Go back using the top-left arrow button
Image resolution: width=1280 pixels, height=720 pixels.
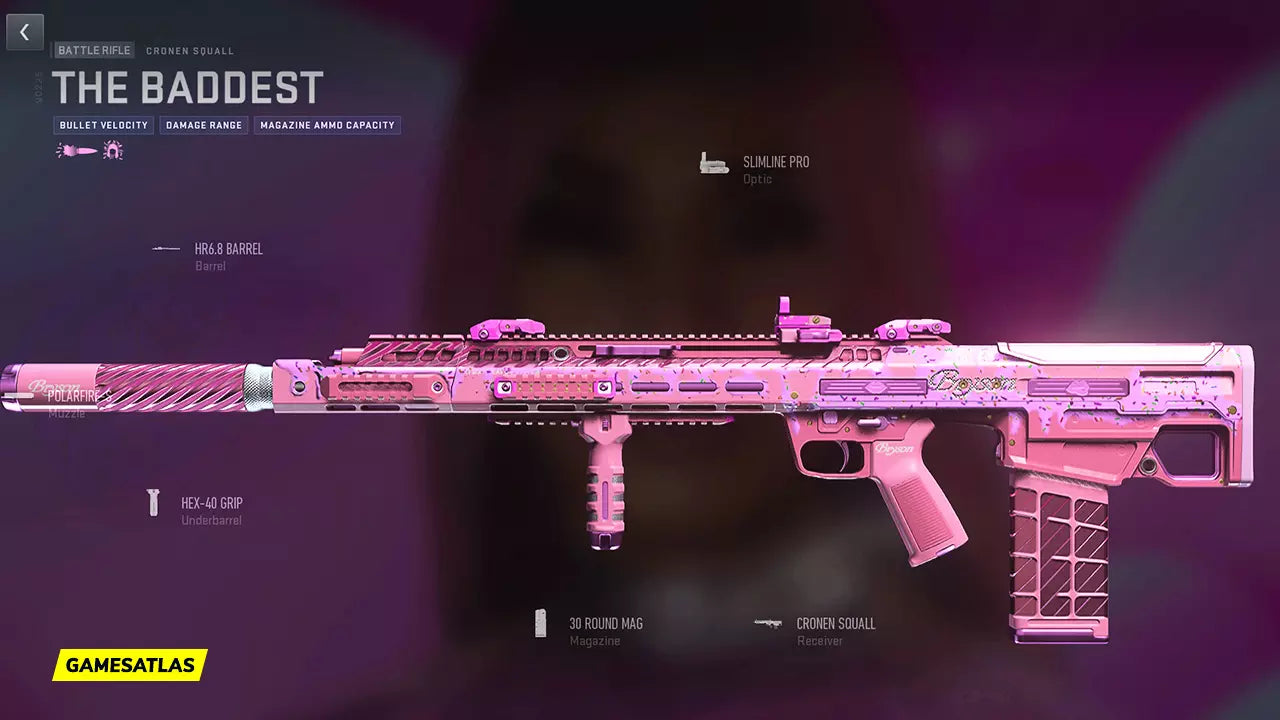[x=25, y=32]
